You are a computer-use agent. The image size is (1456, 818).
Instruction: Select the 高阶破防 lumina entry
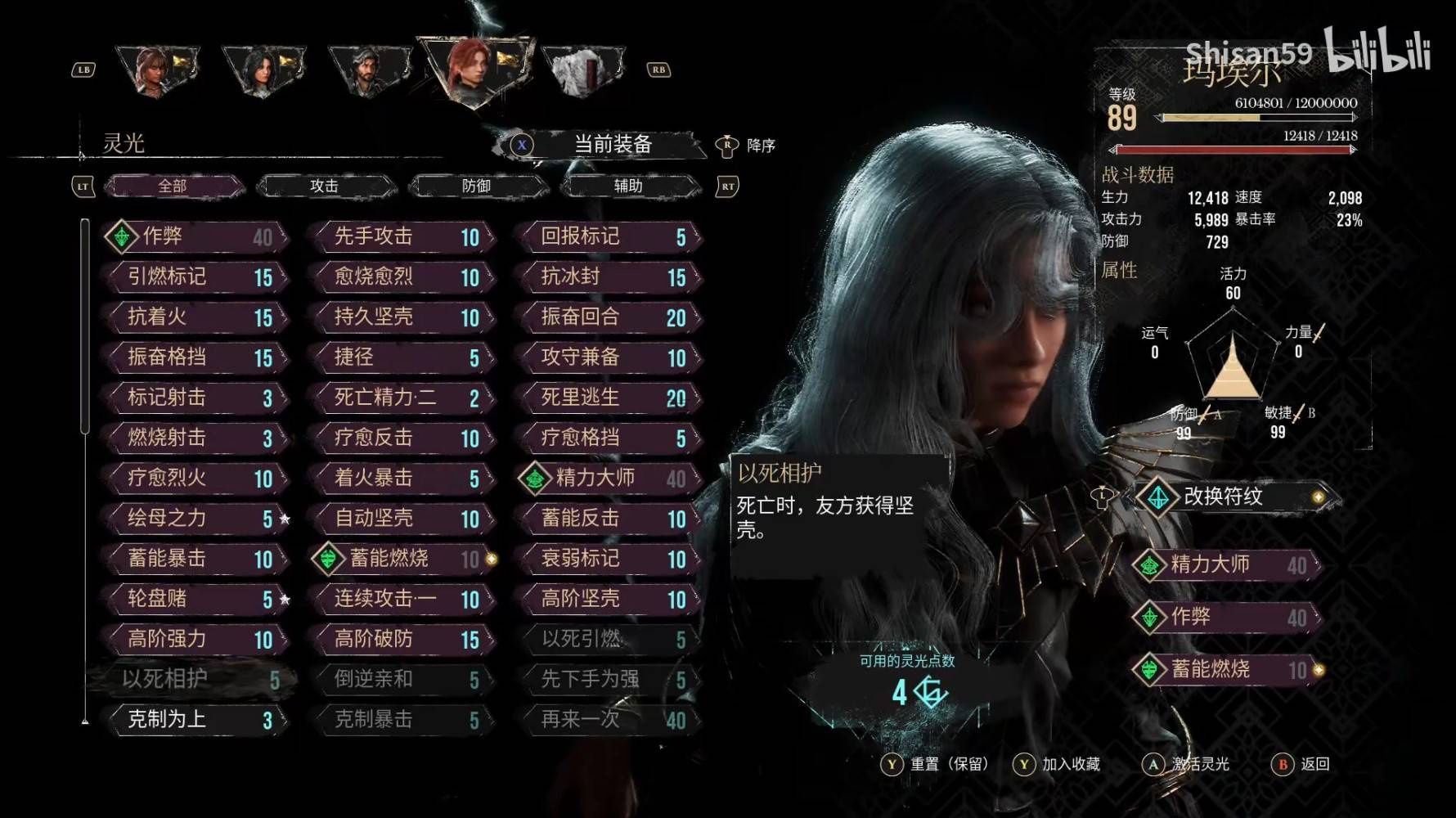[403, 639]
